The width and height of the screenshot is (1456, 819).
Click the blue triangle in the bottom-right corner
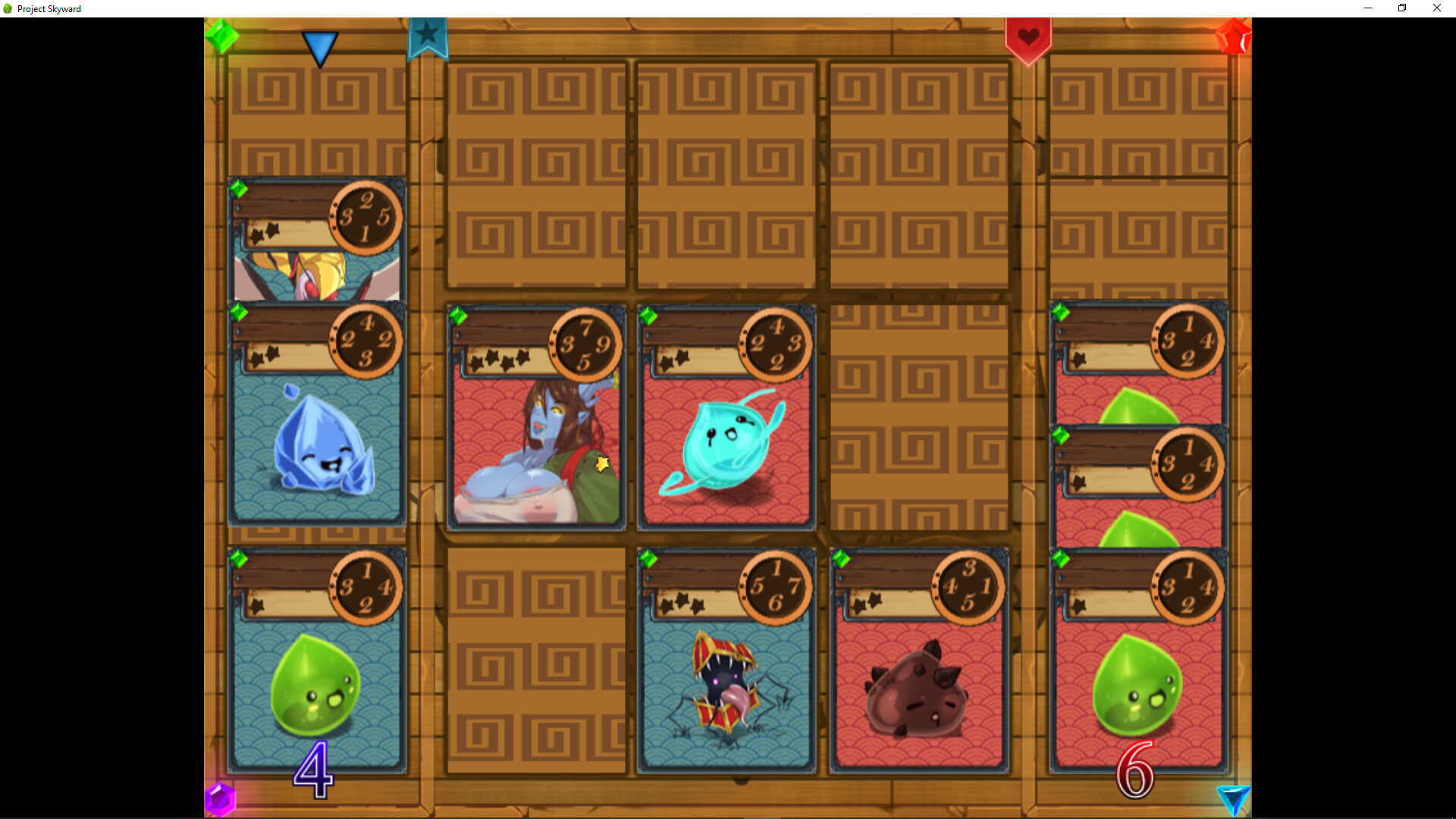point(1235,799)
